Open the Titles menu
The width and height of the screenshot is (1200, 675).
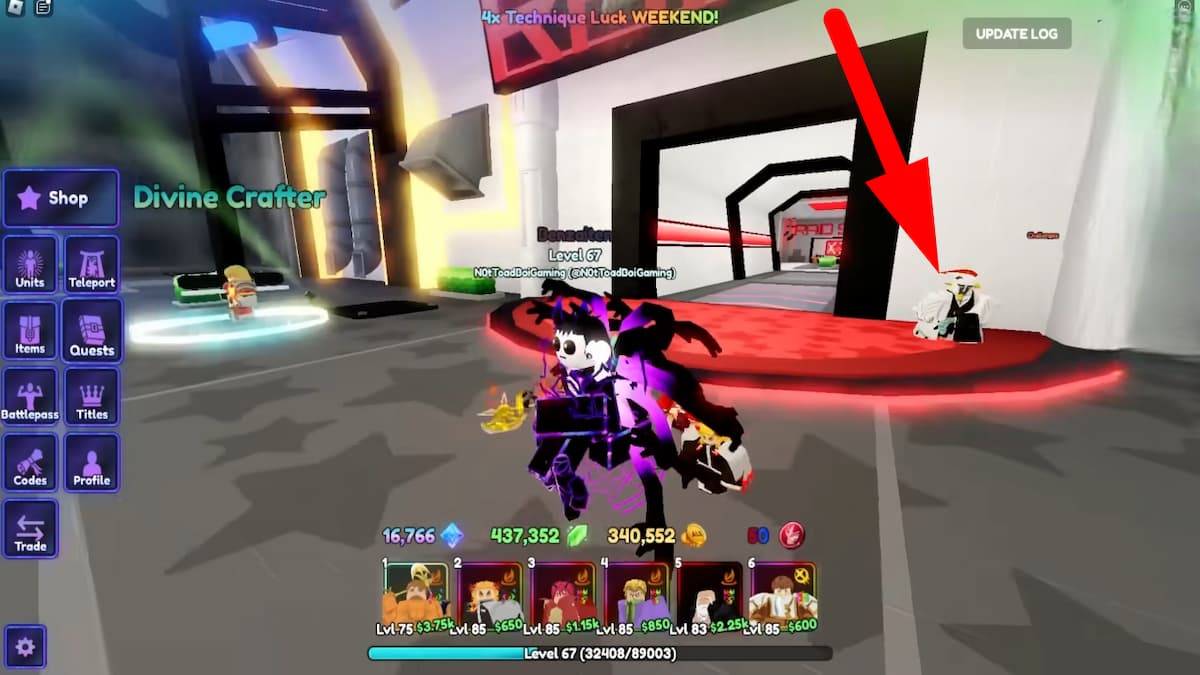click(x=92, y=397)
